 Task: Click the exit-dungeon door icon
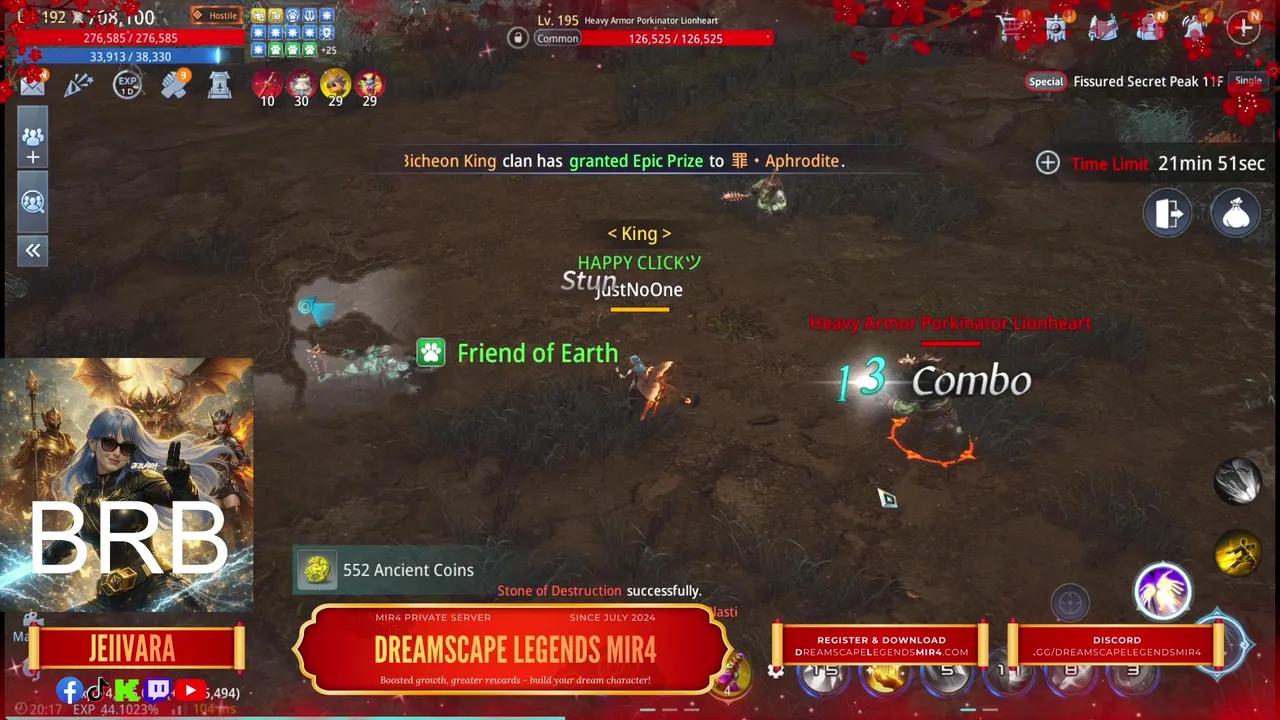click(x=1168, y=213)
